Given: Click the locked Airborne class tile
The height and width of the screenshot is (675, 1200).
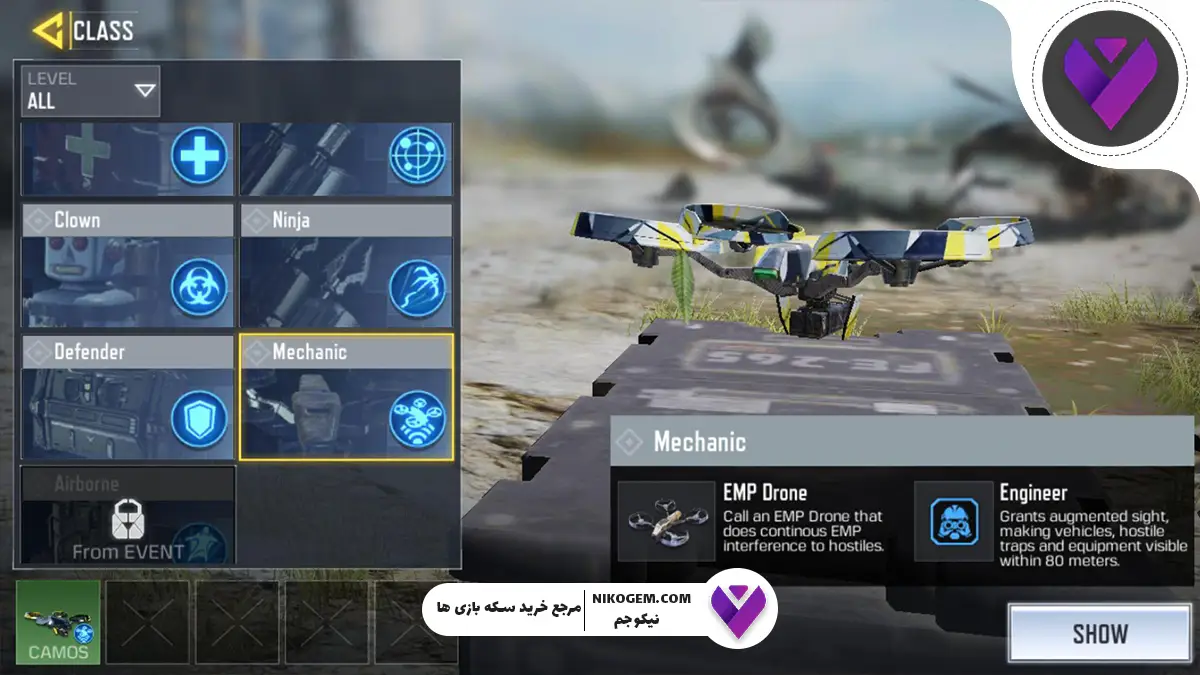Looking at the screenshot, I should coord(128,515).
